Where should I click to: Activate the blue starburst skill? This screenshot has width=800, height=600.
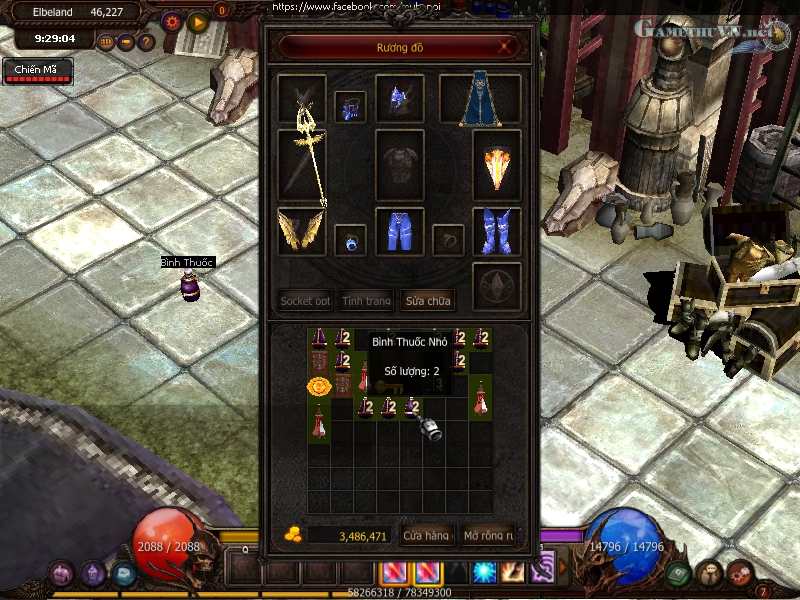coord(485,572)
